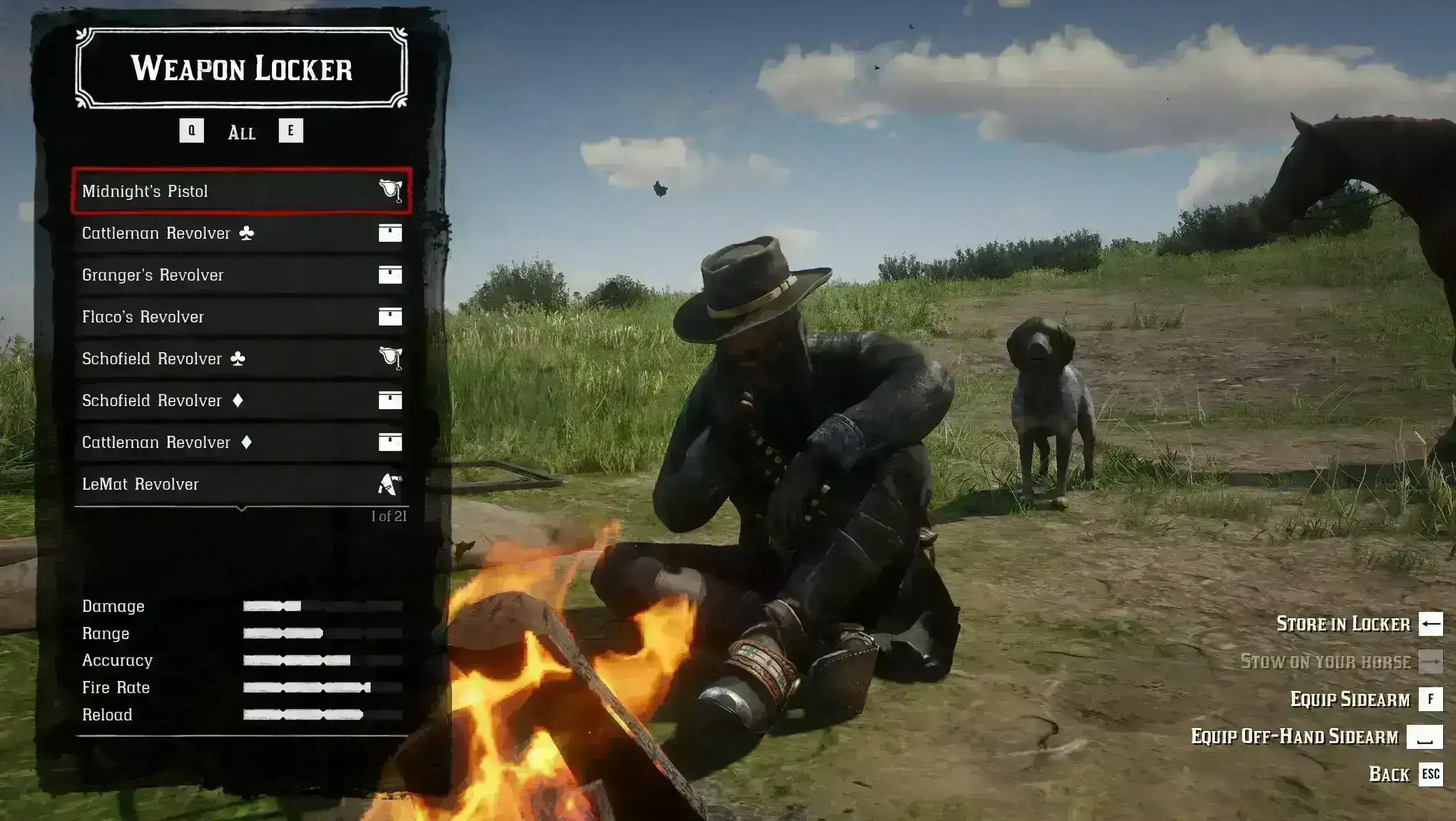This screenshot has width=1456, height=821.
Task: Activate Equip Off-Hand Sidearm
Action: pos(1294,737)
